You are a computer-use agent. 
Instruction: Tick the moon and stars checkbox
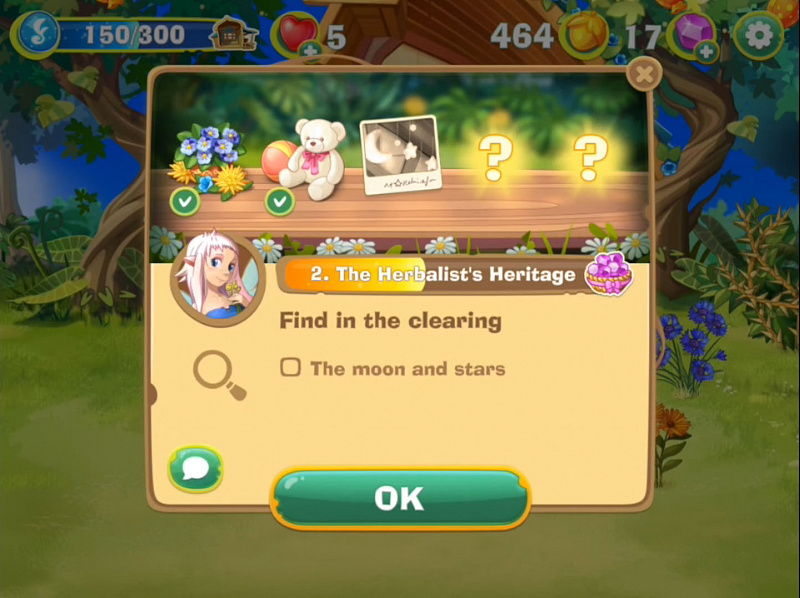[x=290, y=368]
